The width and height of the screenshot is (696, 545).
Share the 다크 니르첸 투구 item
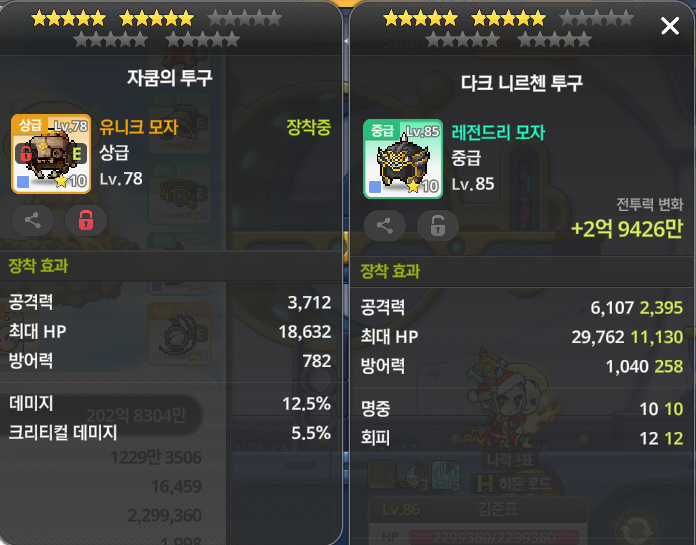coord(385,225)
